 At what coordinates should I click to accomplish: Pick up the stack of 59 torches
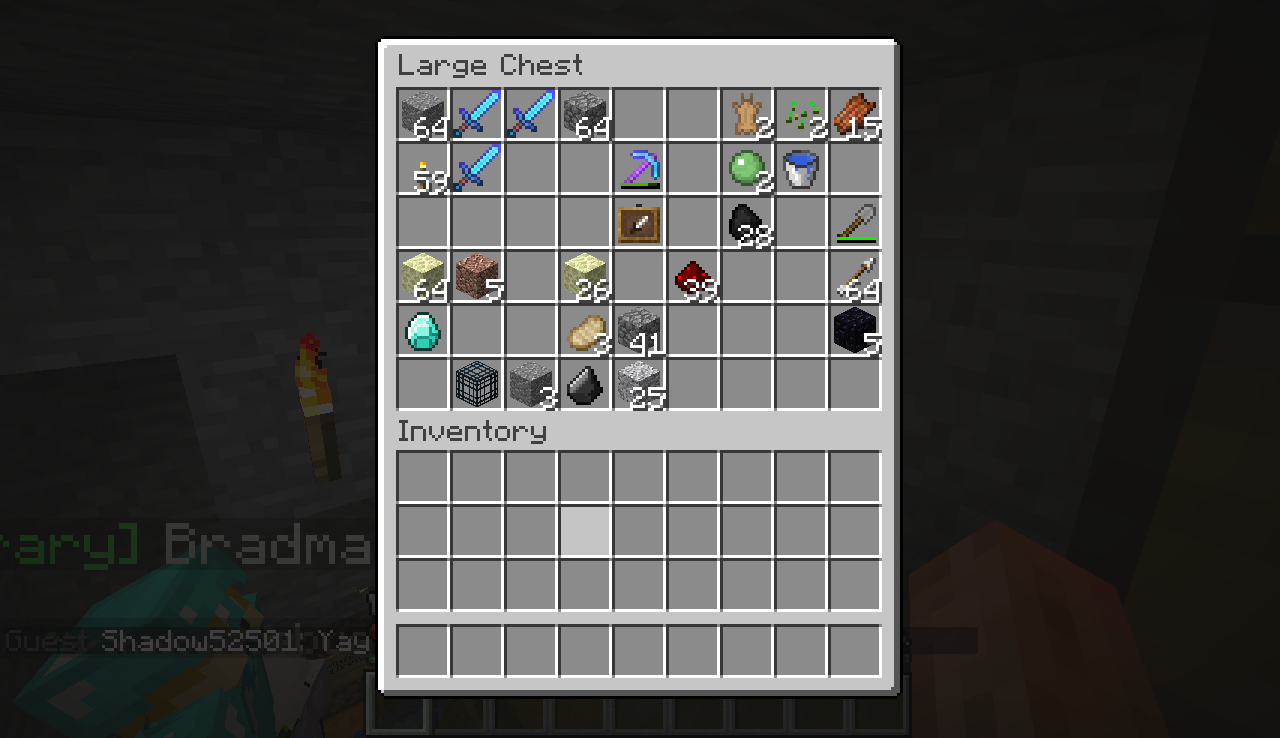(x=423, y=168)
